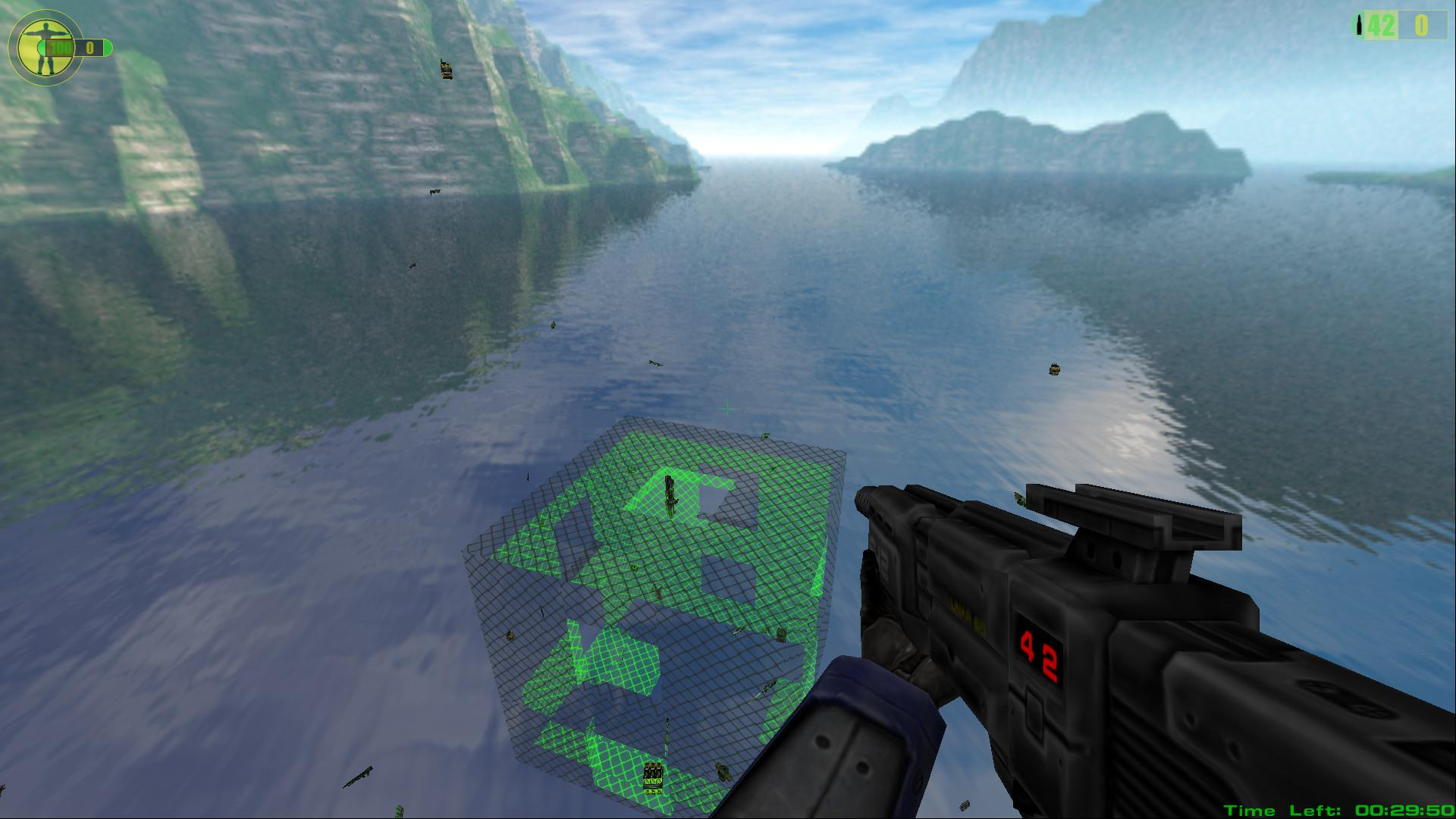Select the bullet ammo icon
1456x819 pixels.
point(1358,26)
